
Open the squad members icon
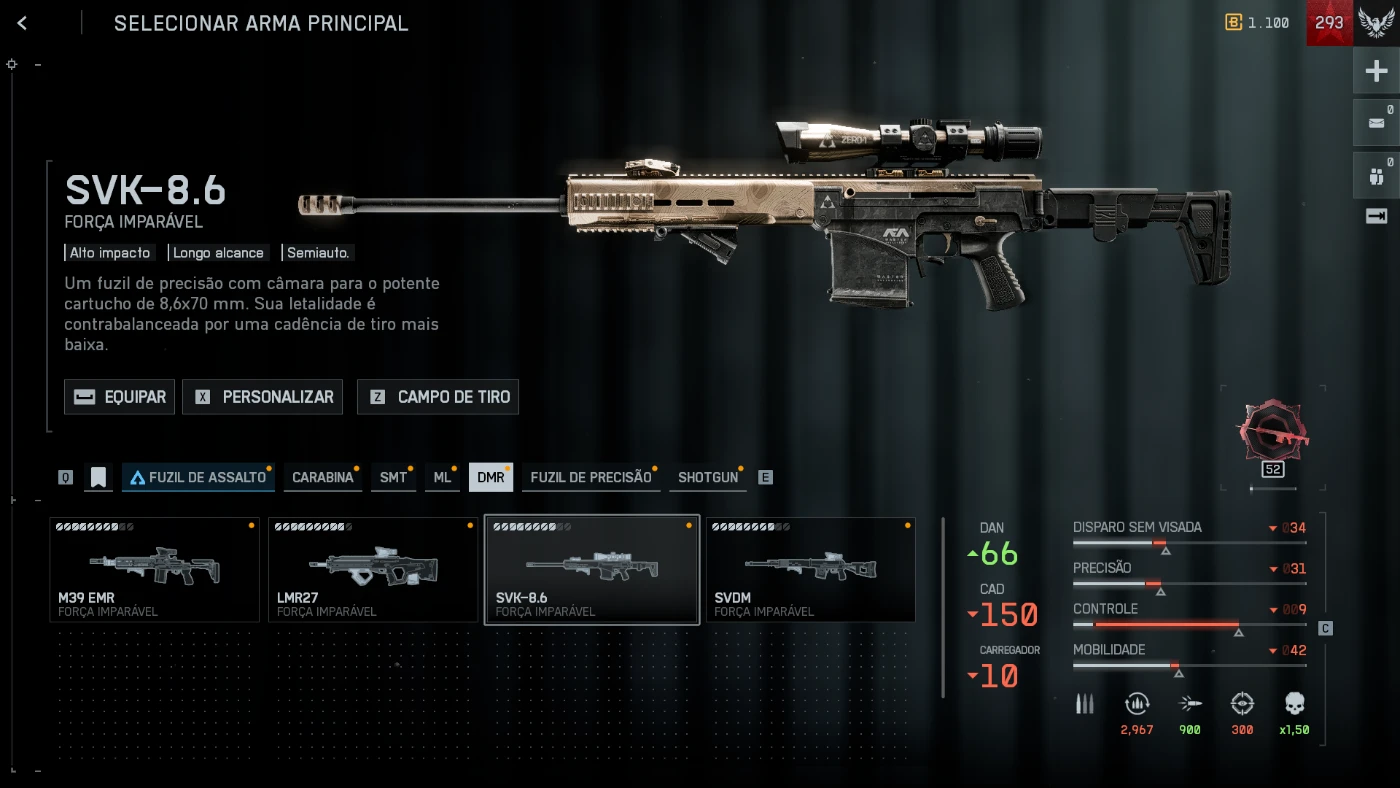(x=1377, y=176)
